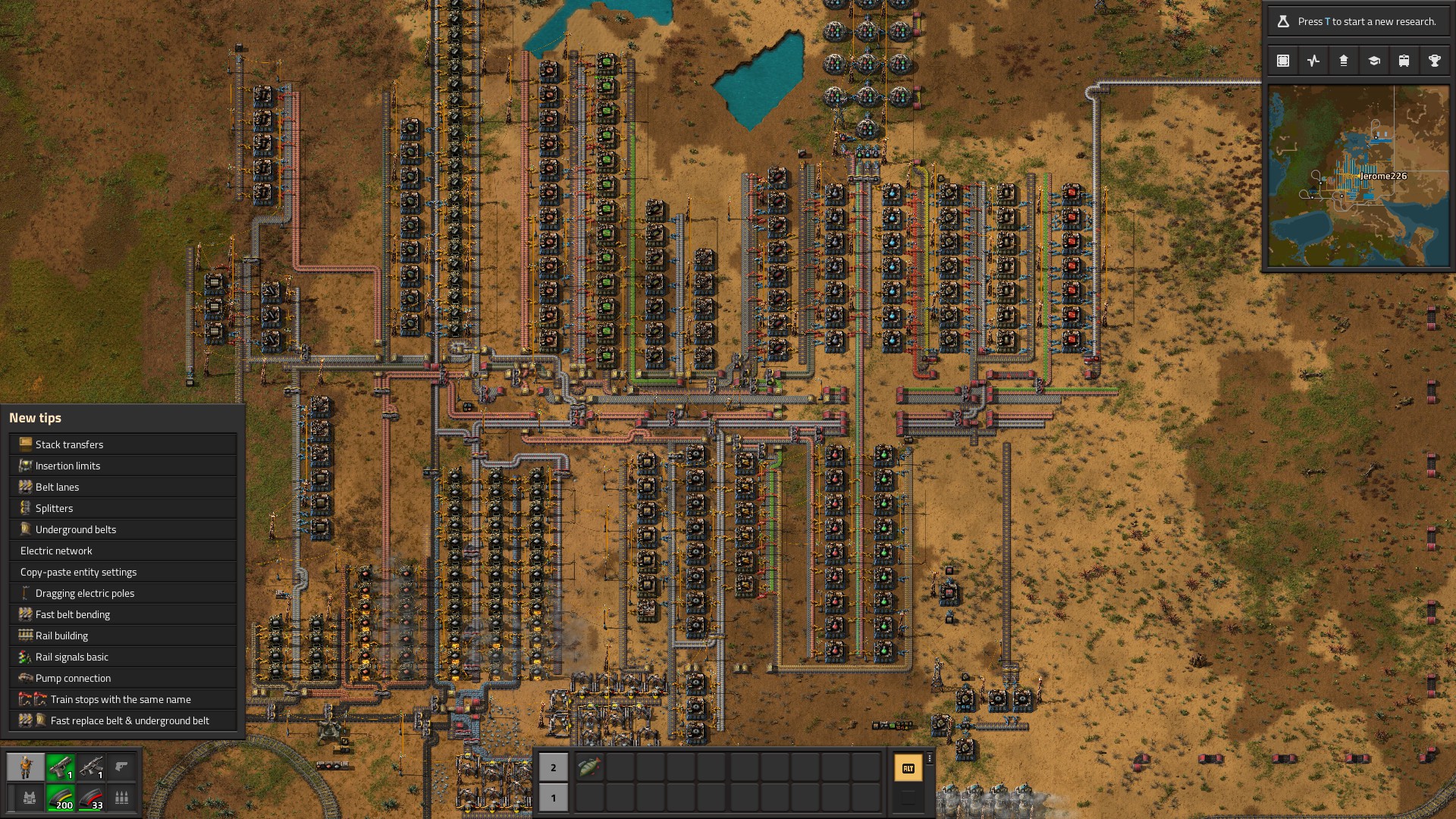Select the raw fish in the quickbar
The image size is (1456, 819).
[x=591, y=767]
